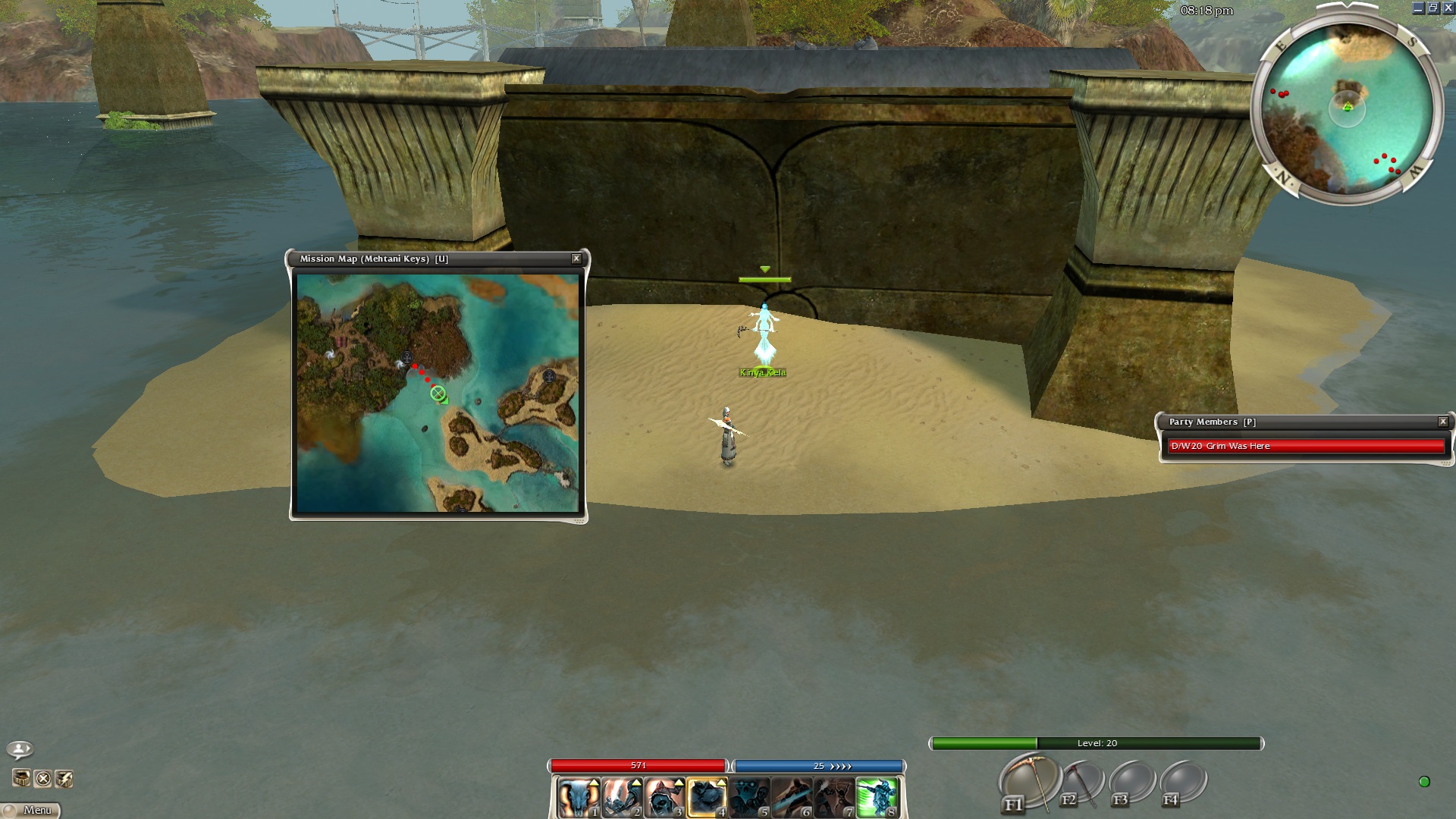Use the blade slash skill in slot 6
The image size is (1456, 819).
(x=792, y=798)
